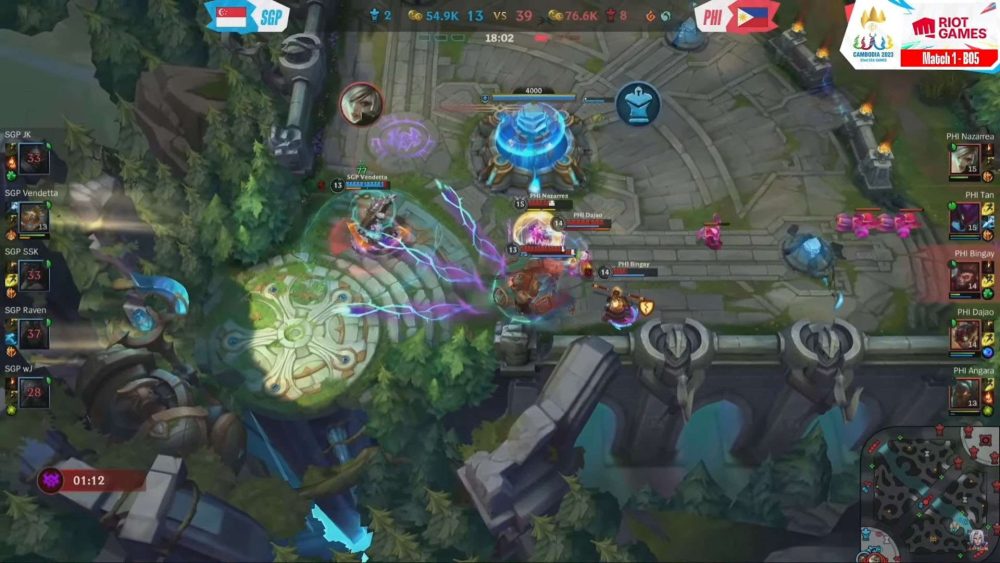Image resolution: width=1000 pixels, height=563 pixels.
Task: Choose SGP SSK's player portrait
Action: 33,276
